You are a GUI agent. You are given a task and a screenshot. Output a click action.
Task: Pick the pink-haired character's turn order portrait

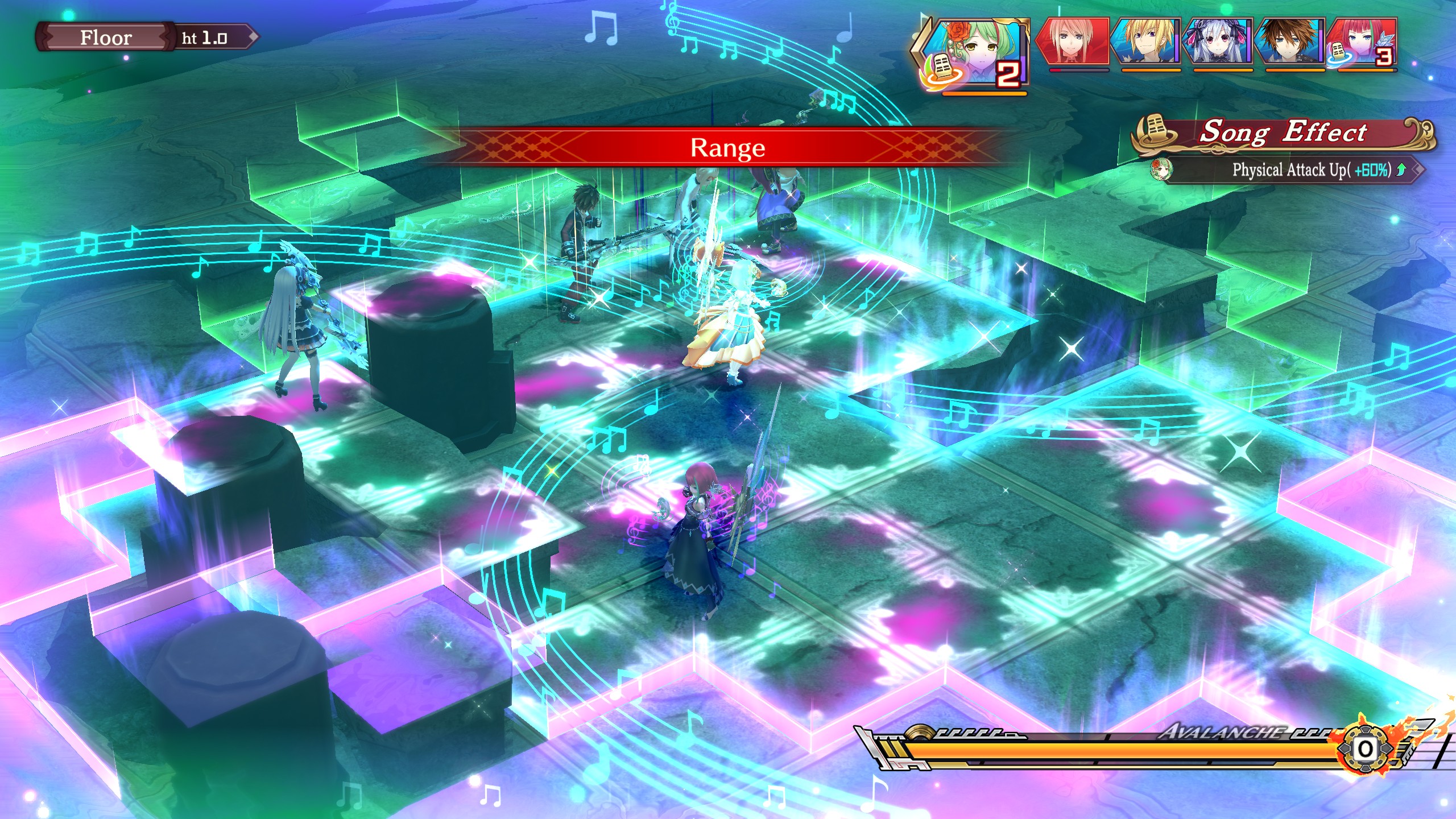click(1074, 41)
